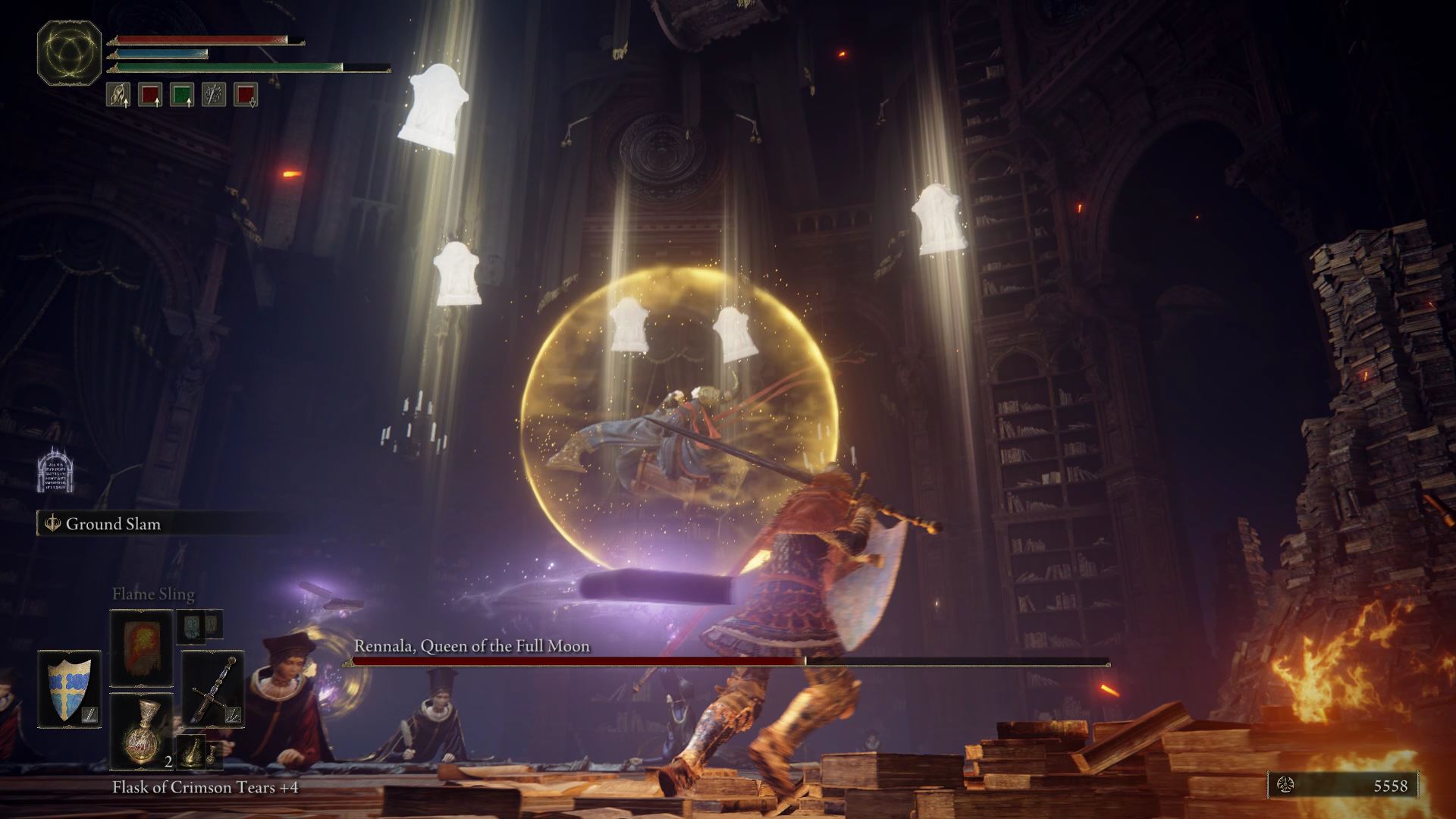Screen dimensions: 1456x819
Task: Click the glowing archway icon above Ground Slam
Action: (x=55, y=470)
